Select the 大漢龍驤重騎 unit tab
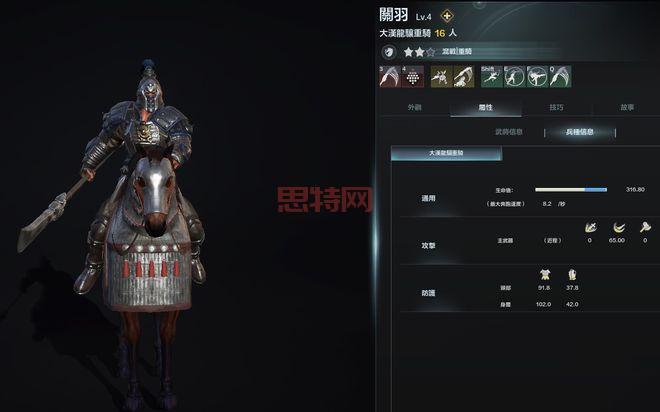Image resolution: width=660 pixels, height=412 pixels. tap(432, 153)
